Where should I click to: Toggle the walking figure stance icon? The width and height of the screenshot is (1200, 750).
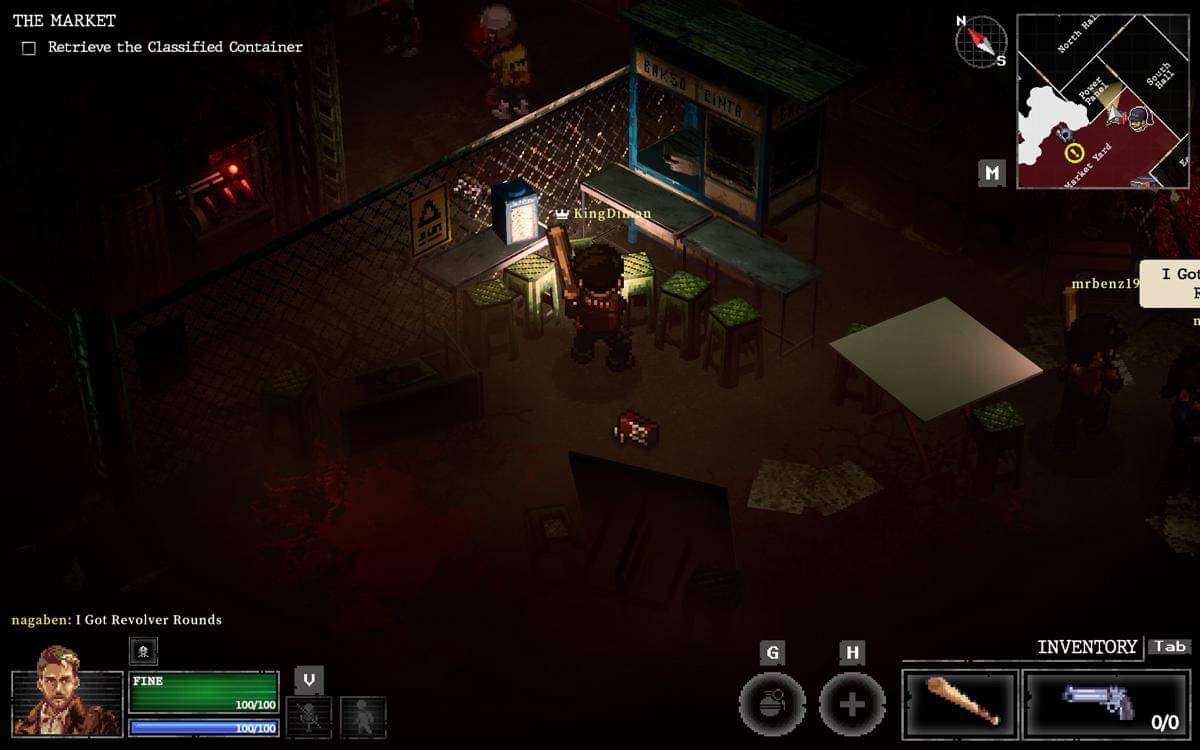(362, 716)
